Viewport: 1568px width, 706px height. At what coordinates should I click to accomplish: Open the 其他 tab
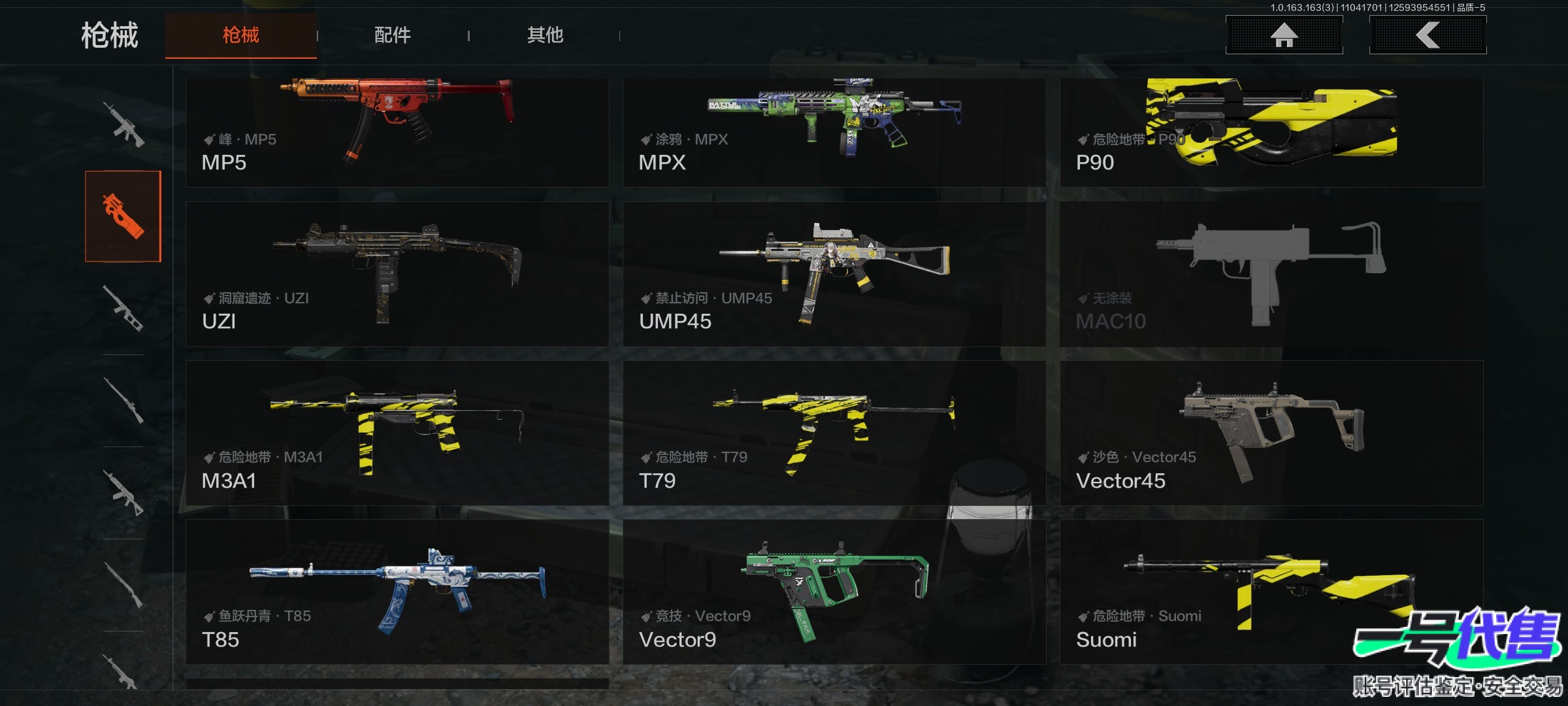click(x=545, y=35)
